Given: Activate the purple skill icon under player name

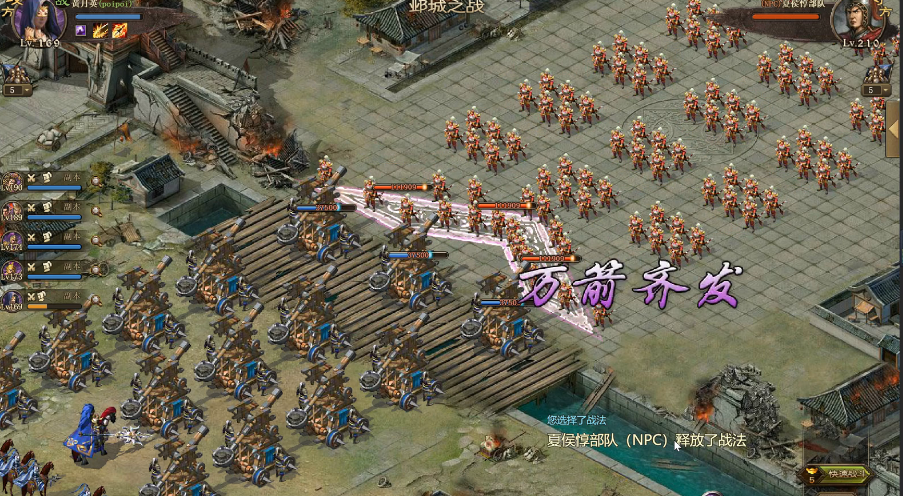Looking at the screenshot, I should tap(81, 31).
